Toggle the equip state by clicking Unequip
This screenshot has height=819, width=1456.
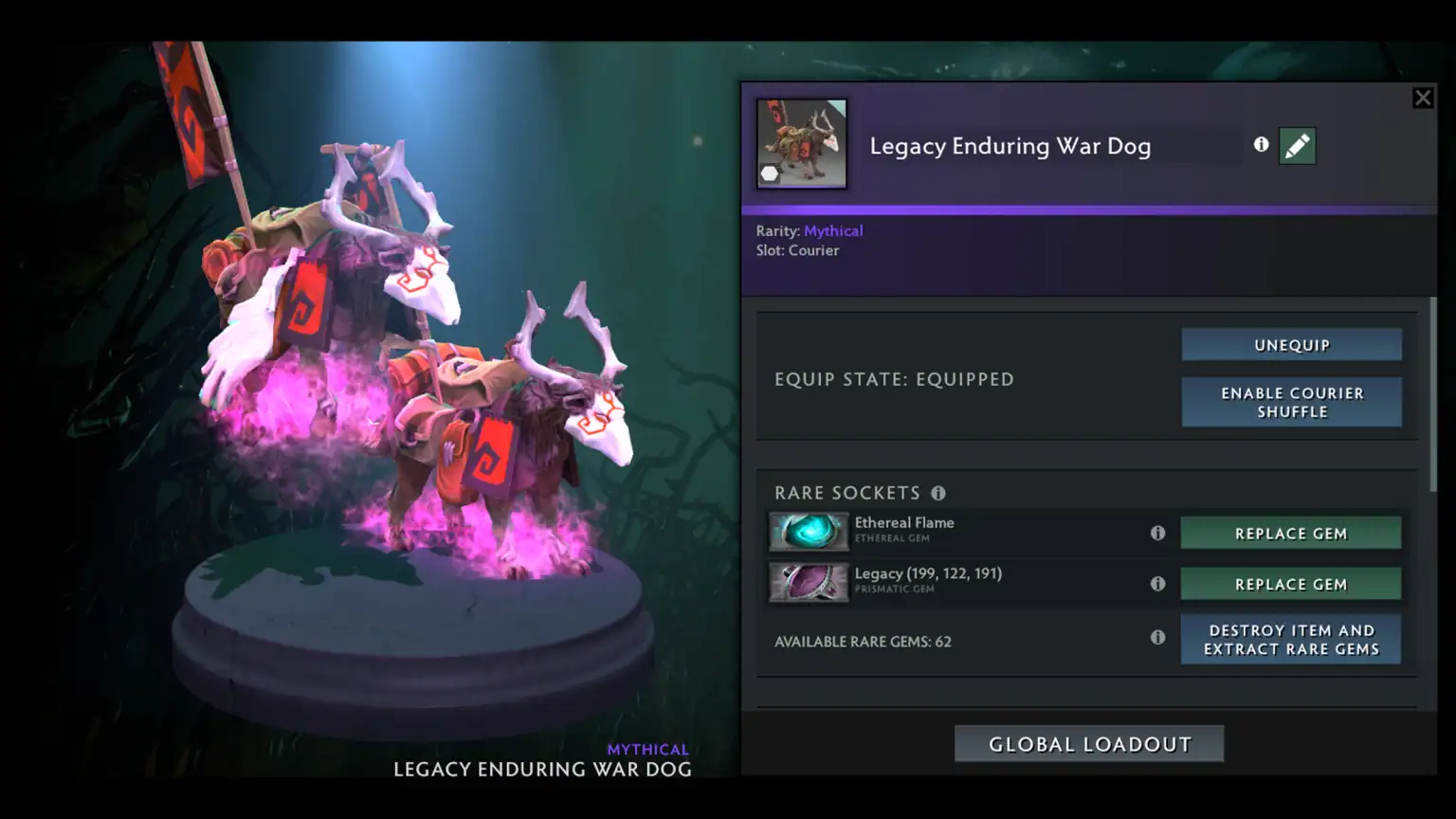click(1291, 344)
